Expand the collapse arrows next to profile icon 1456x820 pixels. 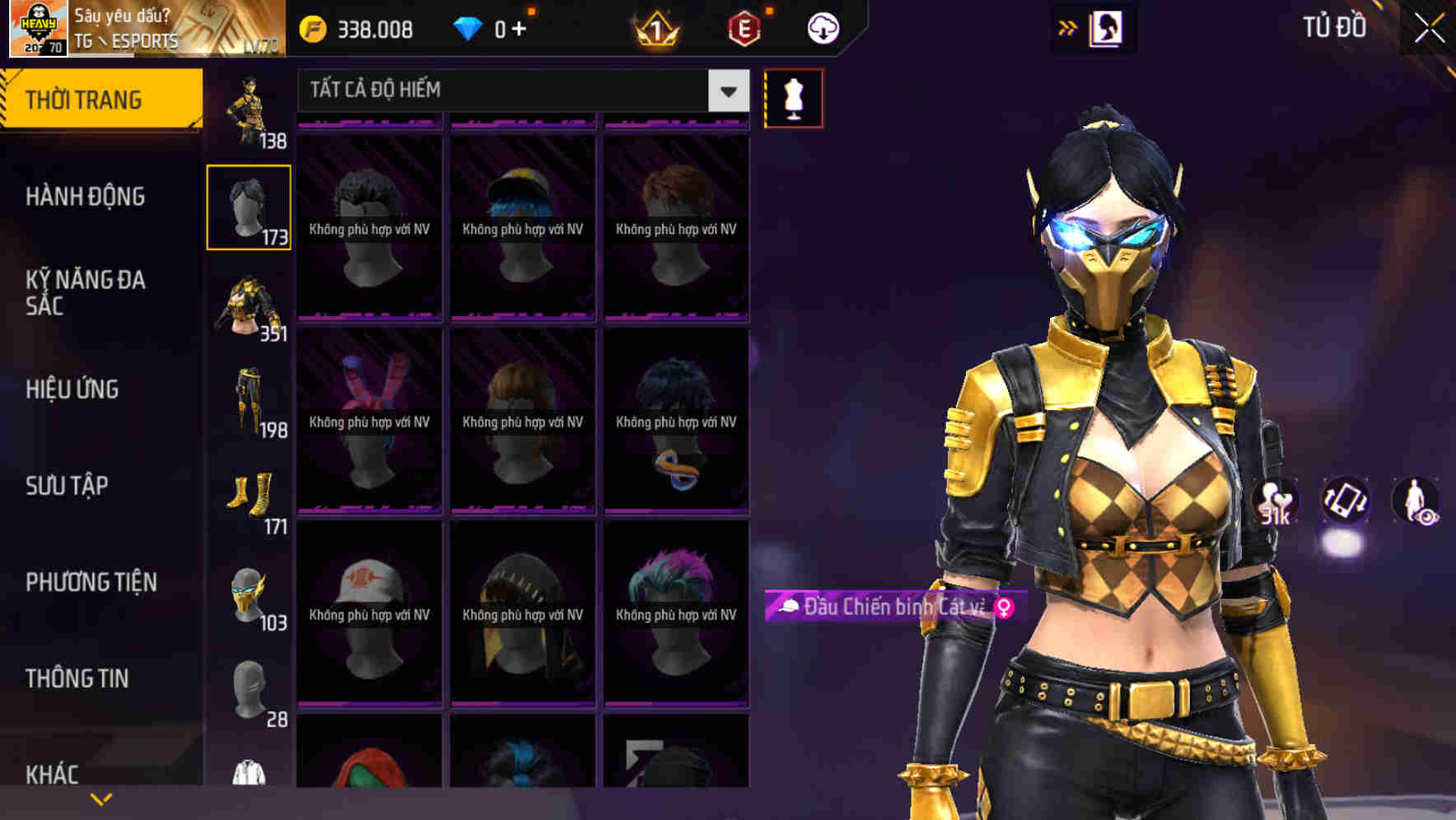click(x=1068, y=27)
